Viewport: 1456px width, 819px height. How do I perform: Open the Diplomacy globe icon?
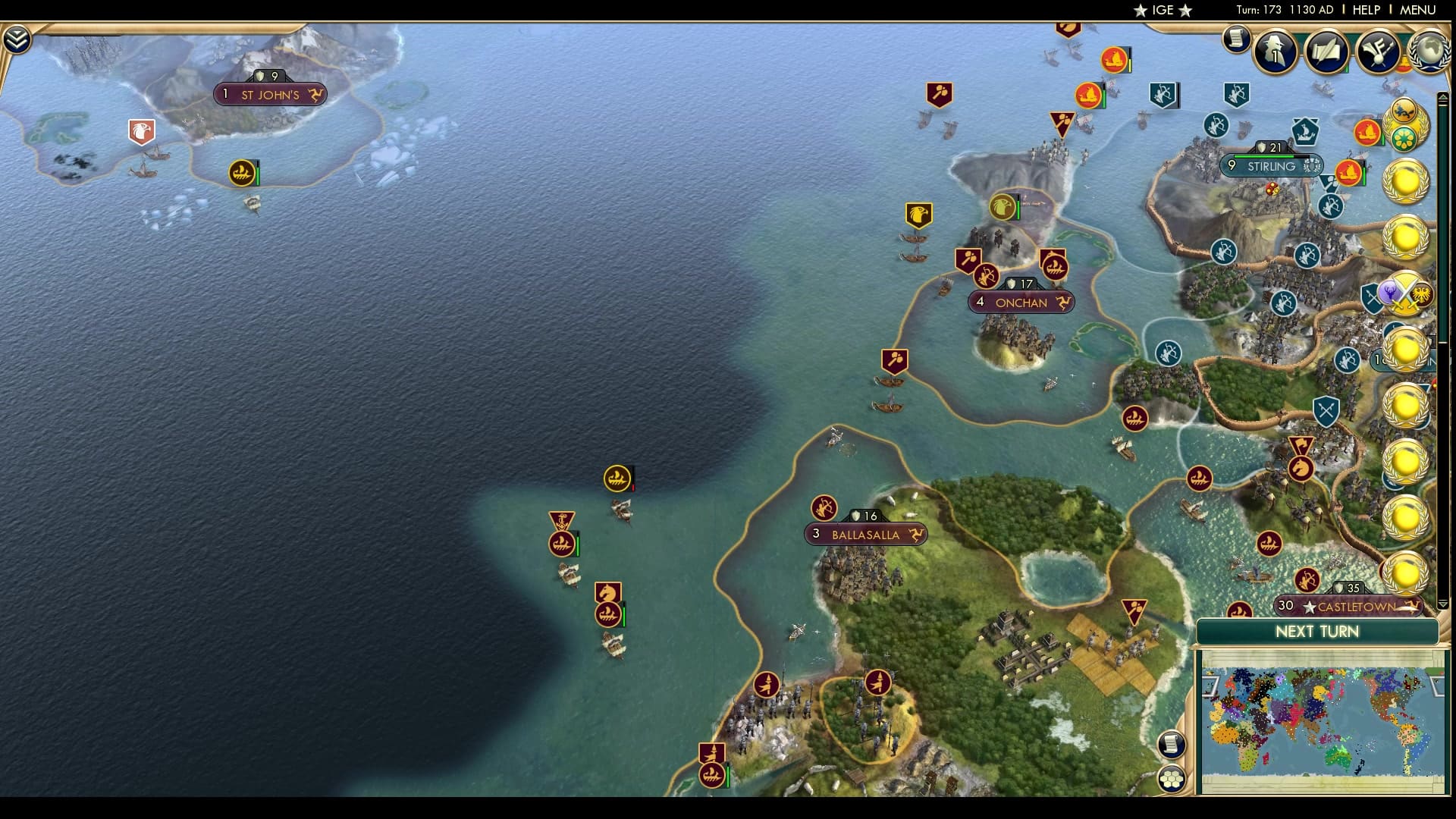[1430, 52]
